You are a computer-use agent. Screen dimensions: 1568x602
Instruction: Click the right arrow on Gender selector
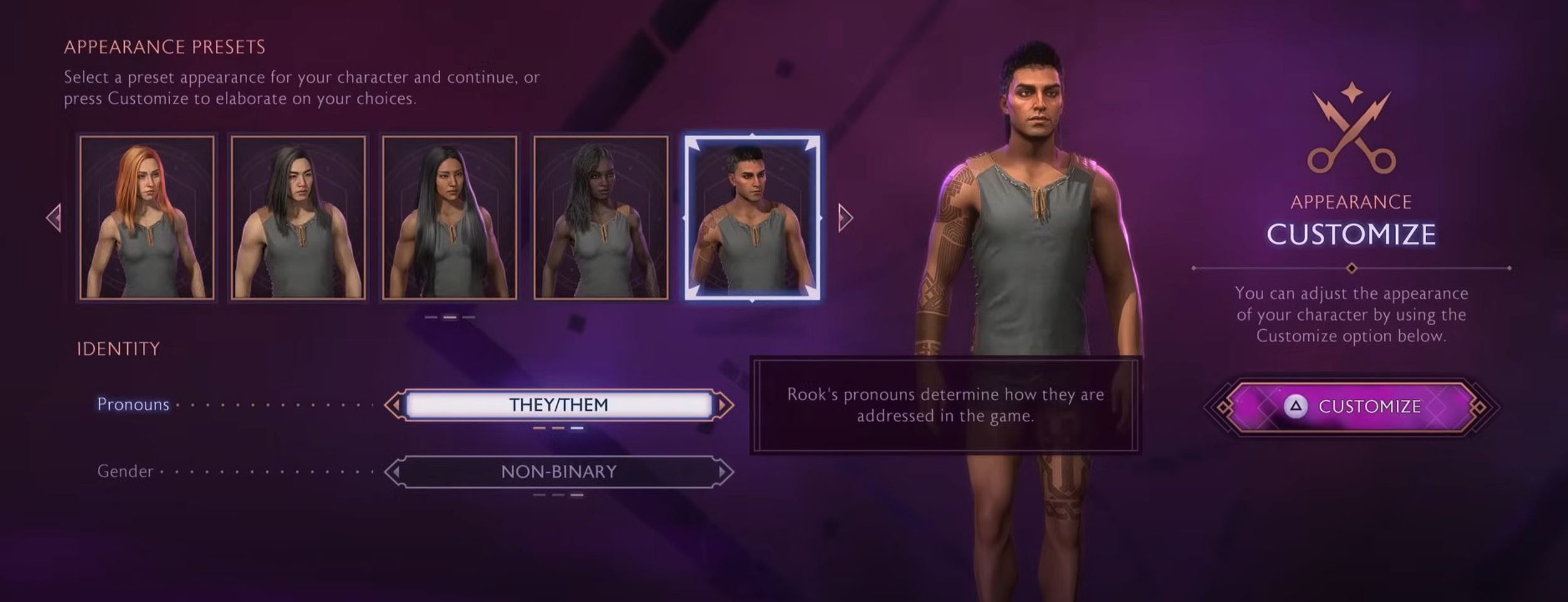[724, 472]
